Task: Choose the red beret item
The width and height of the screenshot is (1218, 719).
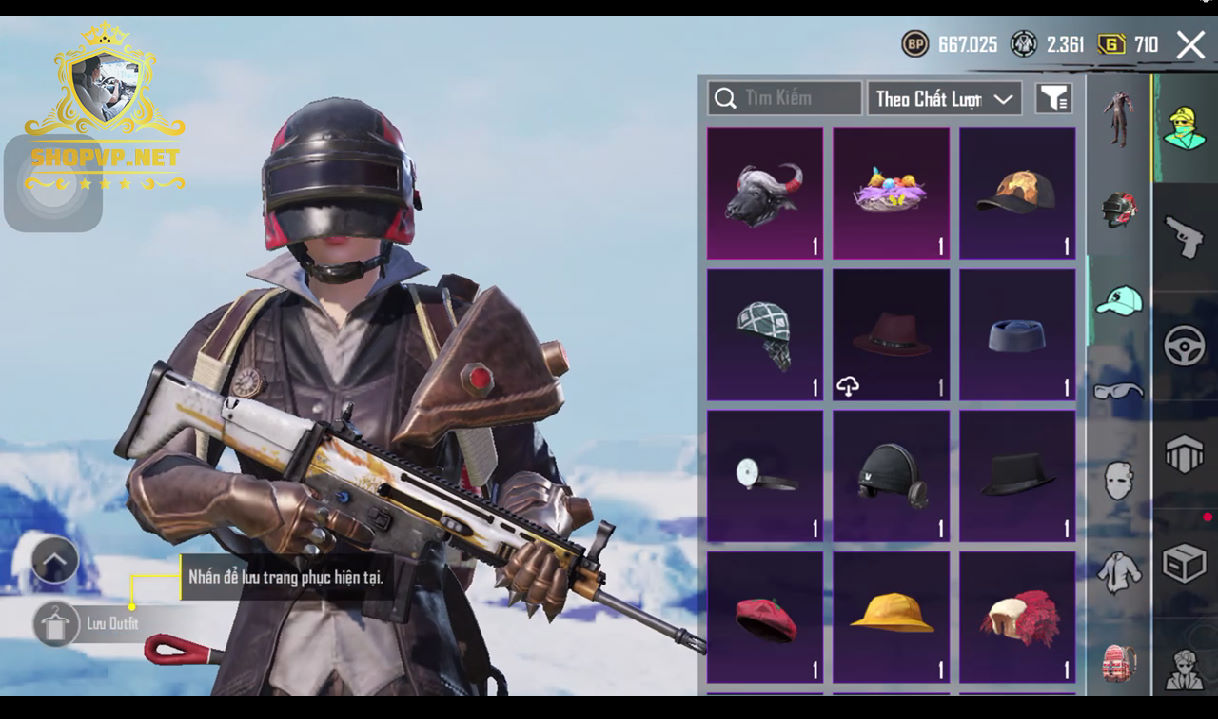Action: point(765,617)
